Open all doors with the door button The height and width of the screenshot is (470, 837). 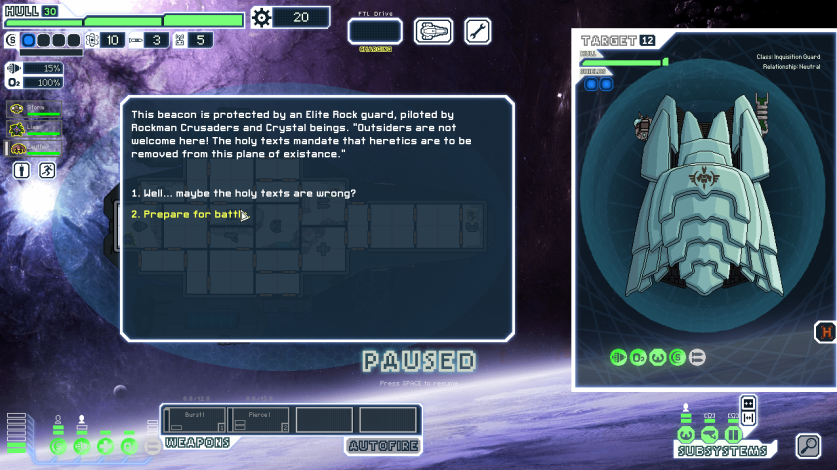point(748,403)
